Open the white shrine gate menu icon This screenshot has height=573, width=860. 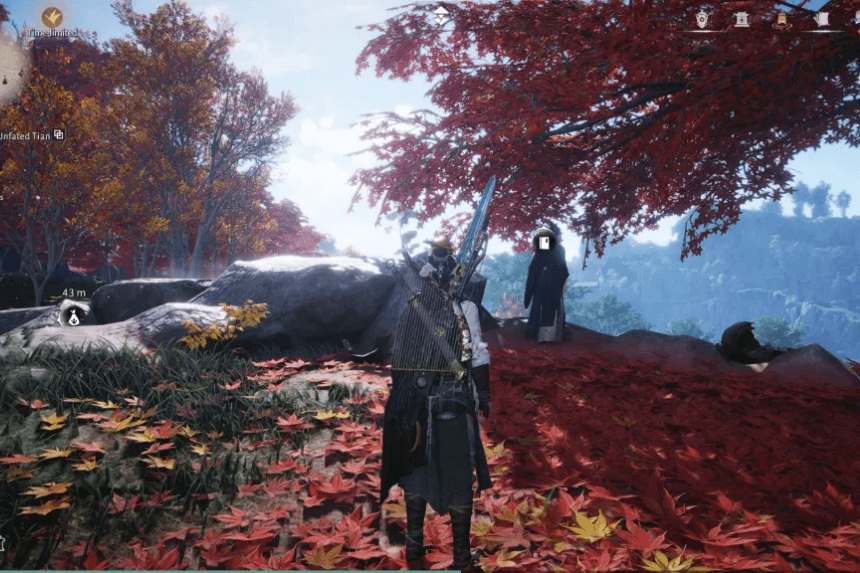(742, 19)
